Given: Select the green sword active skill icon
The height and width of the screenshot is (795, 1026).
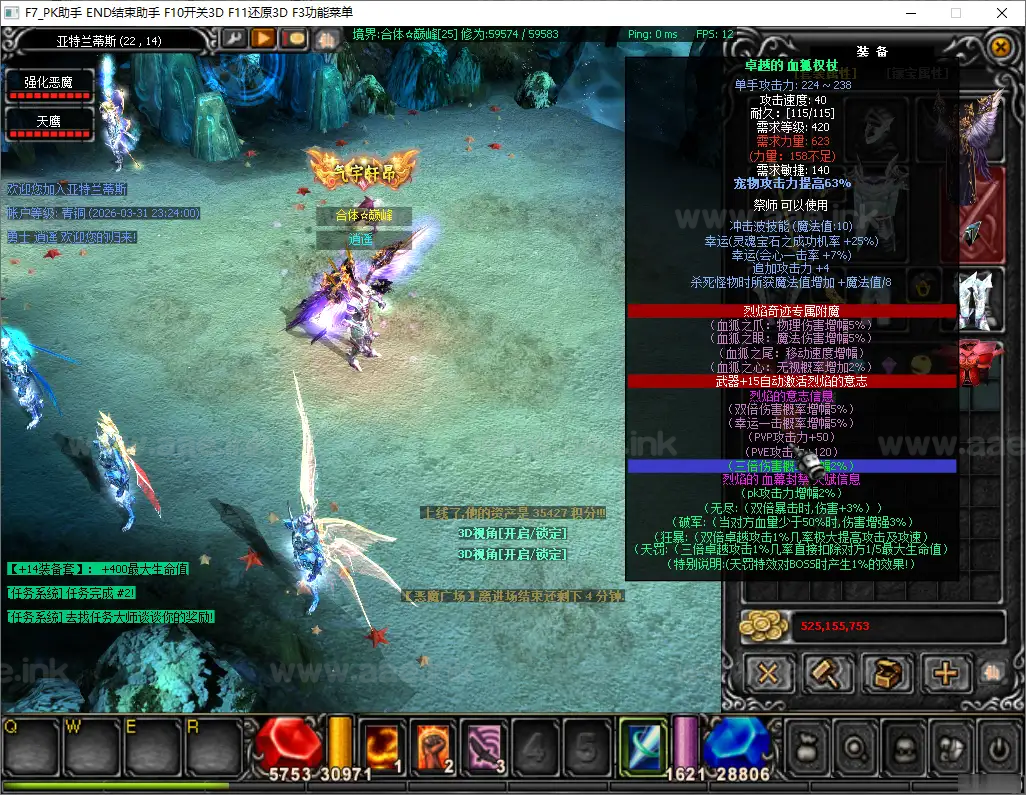Looking at the screenshot, I should point(642,747).
